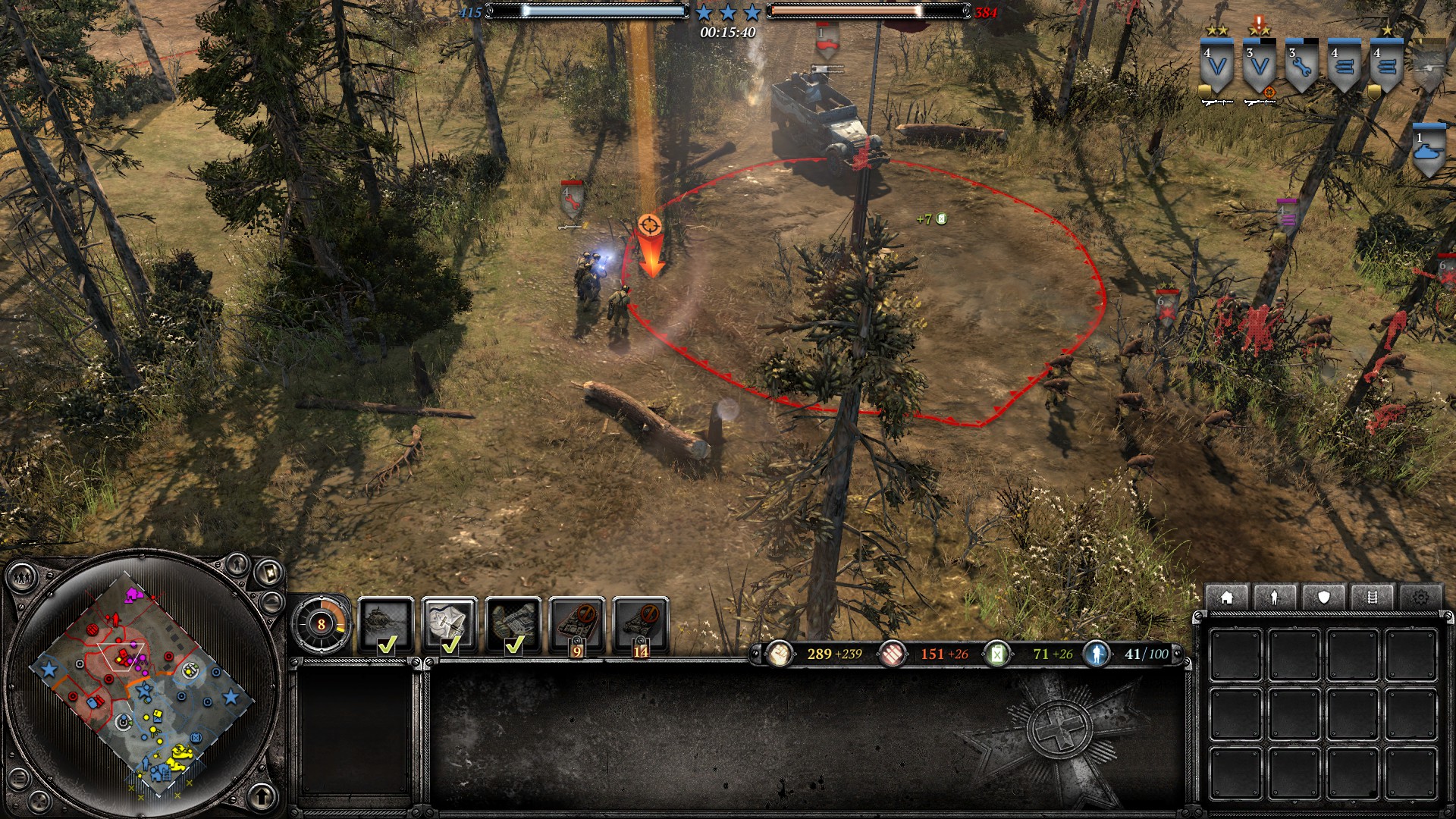Screen dimensions: 1456x819
Task: Click the up-arrow button beside minimap
Action: click(x=262, y=795)
